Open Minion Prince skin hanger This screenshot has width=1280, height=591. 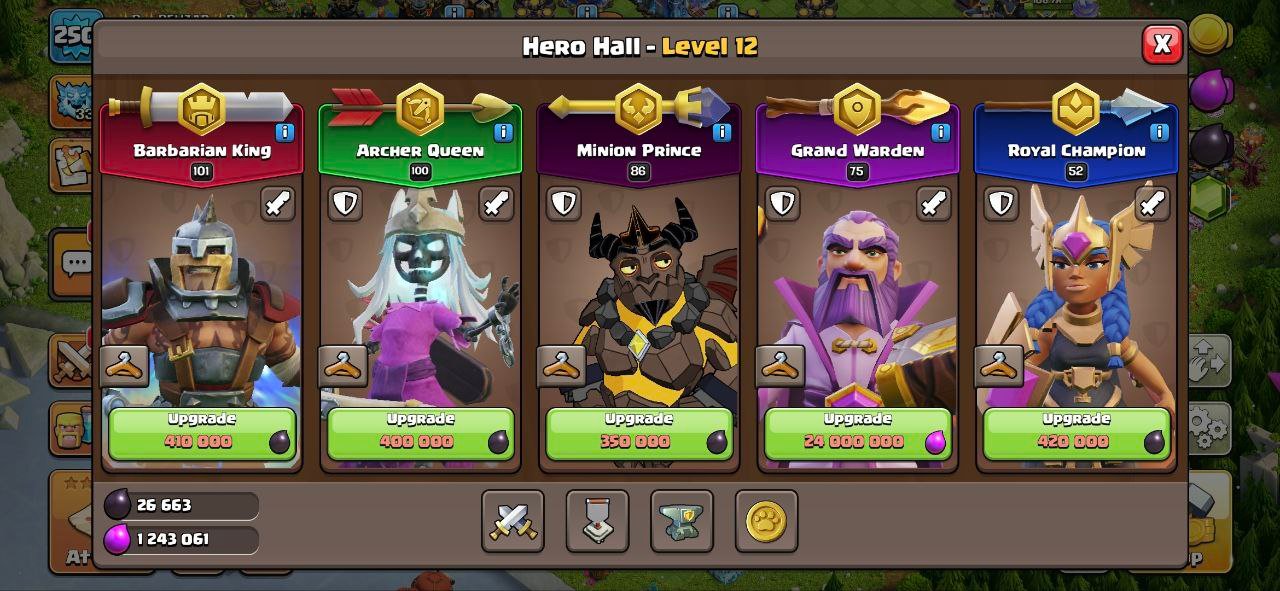tap(561, 367)
